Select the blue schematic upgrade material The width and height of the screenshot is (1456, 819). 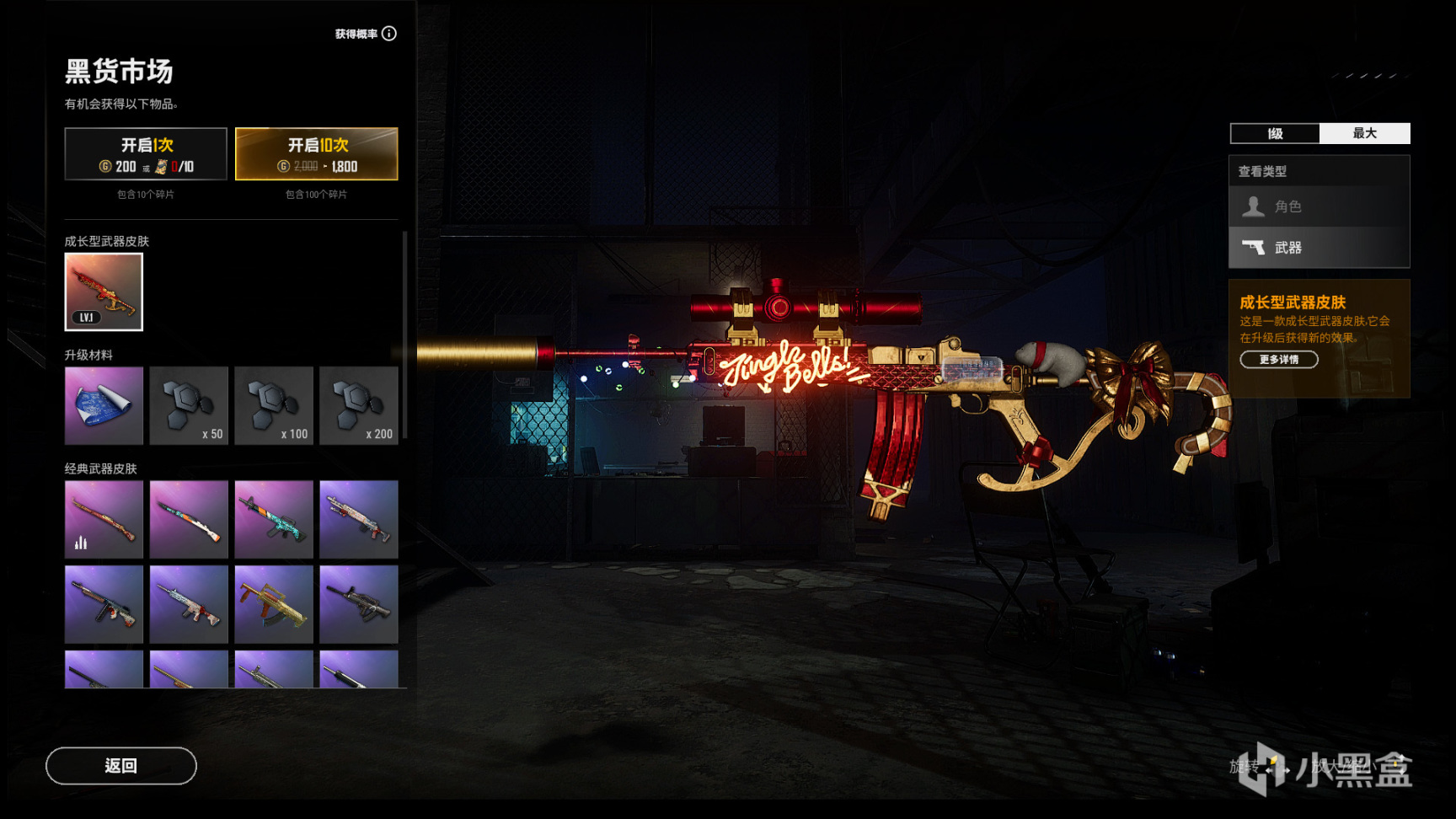[104, 405]
